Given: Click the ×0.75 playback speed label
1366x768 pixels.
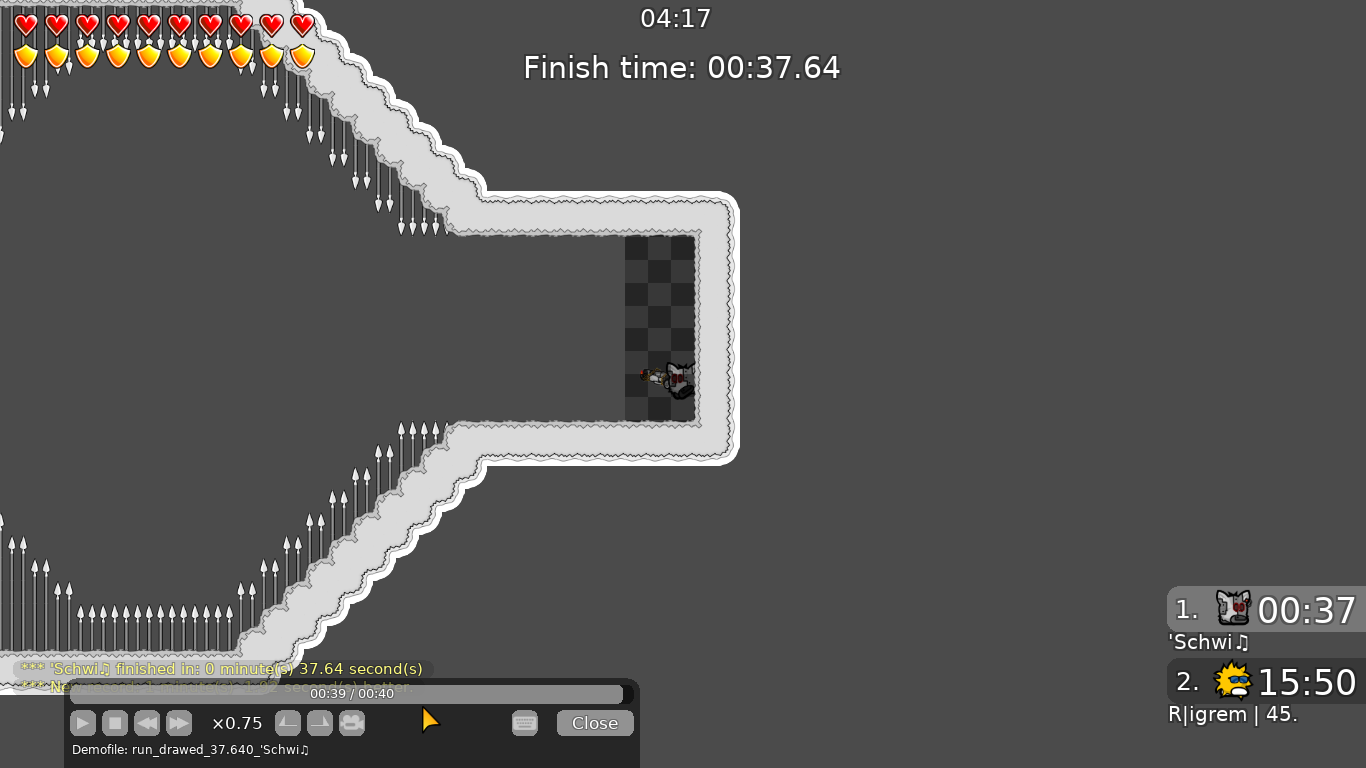Looking at the screenshot, I should (236, 722).
